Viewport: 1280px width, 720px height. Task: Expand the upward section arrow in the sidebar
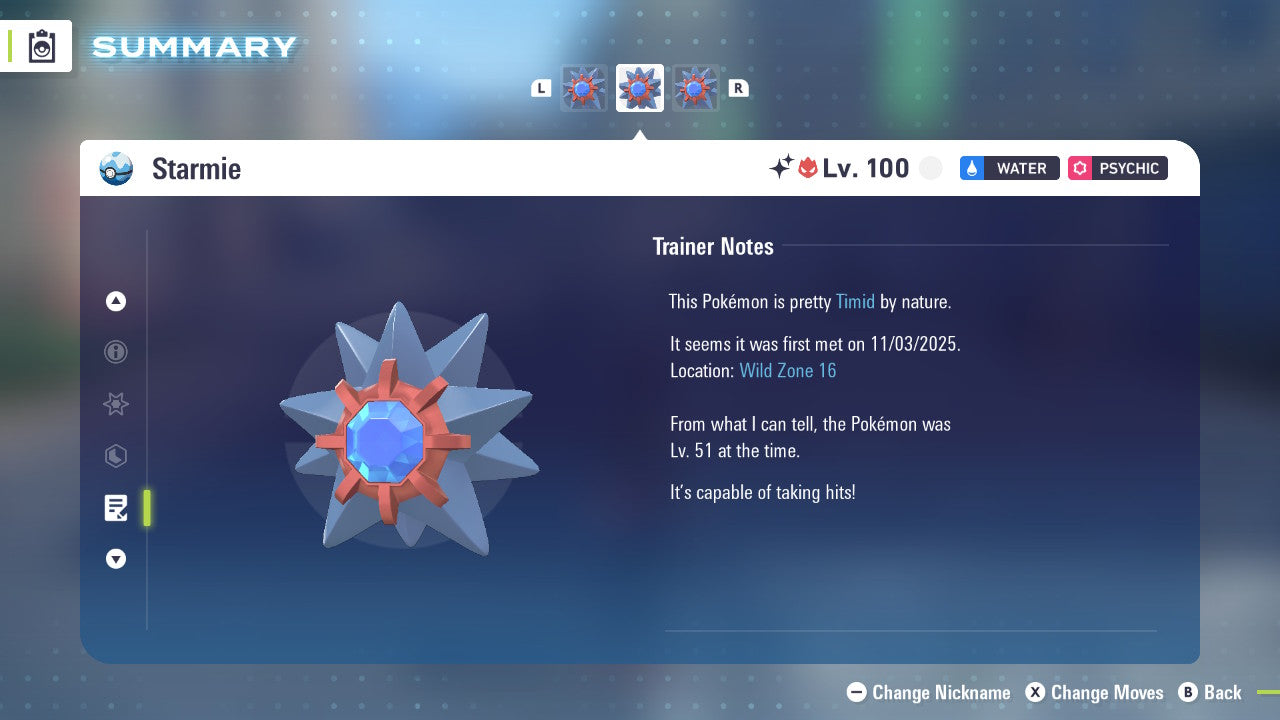pos(116,301)
